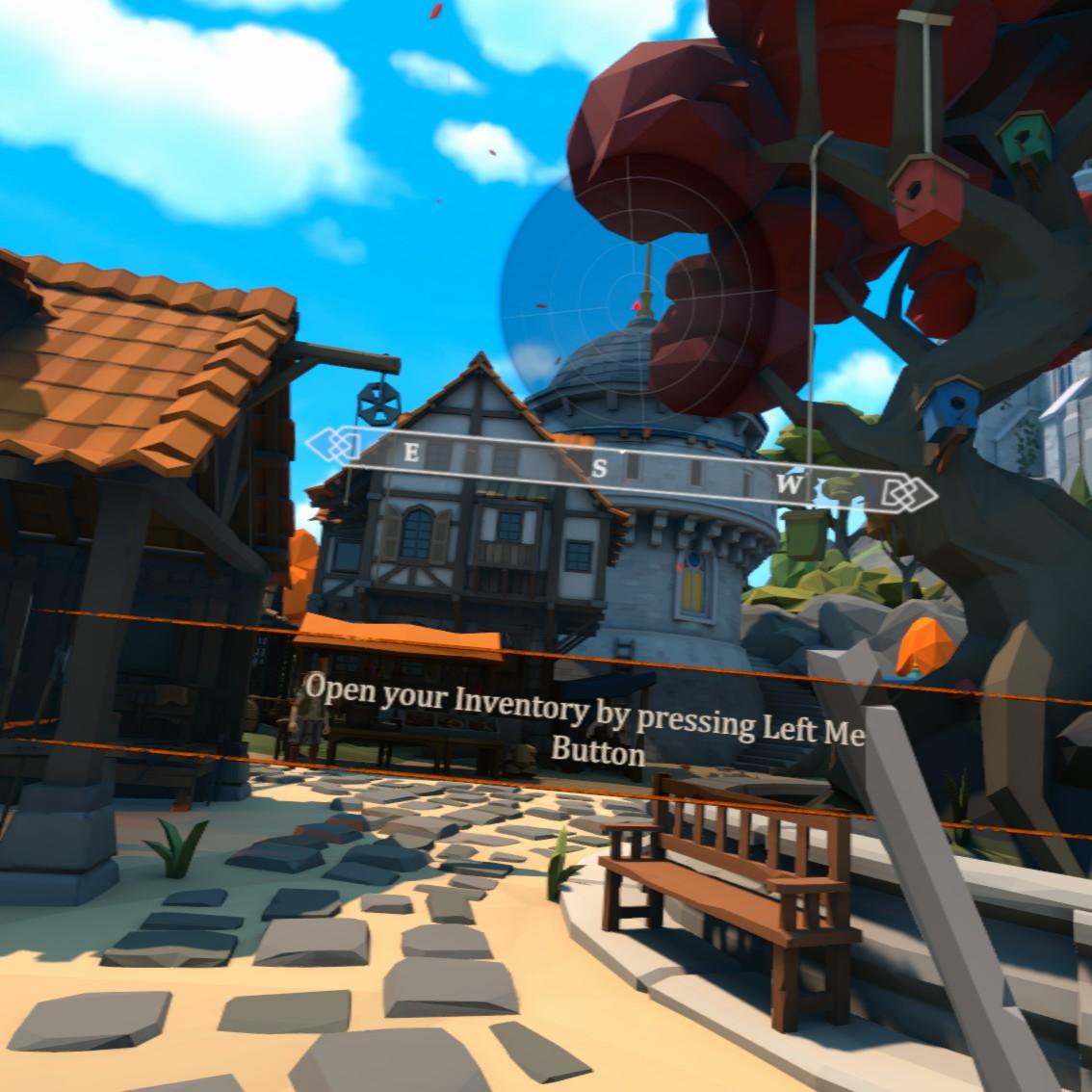Click the E marker on the compass bar
This screenshot has width=1092, height=1092.
411,454
